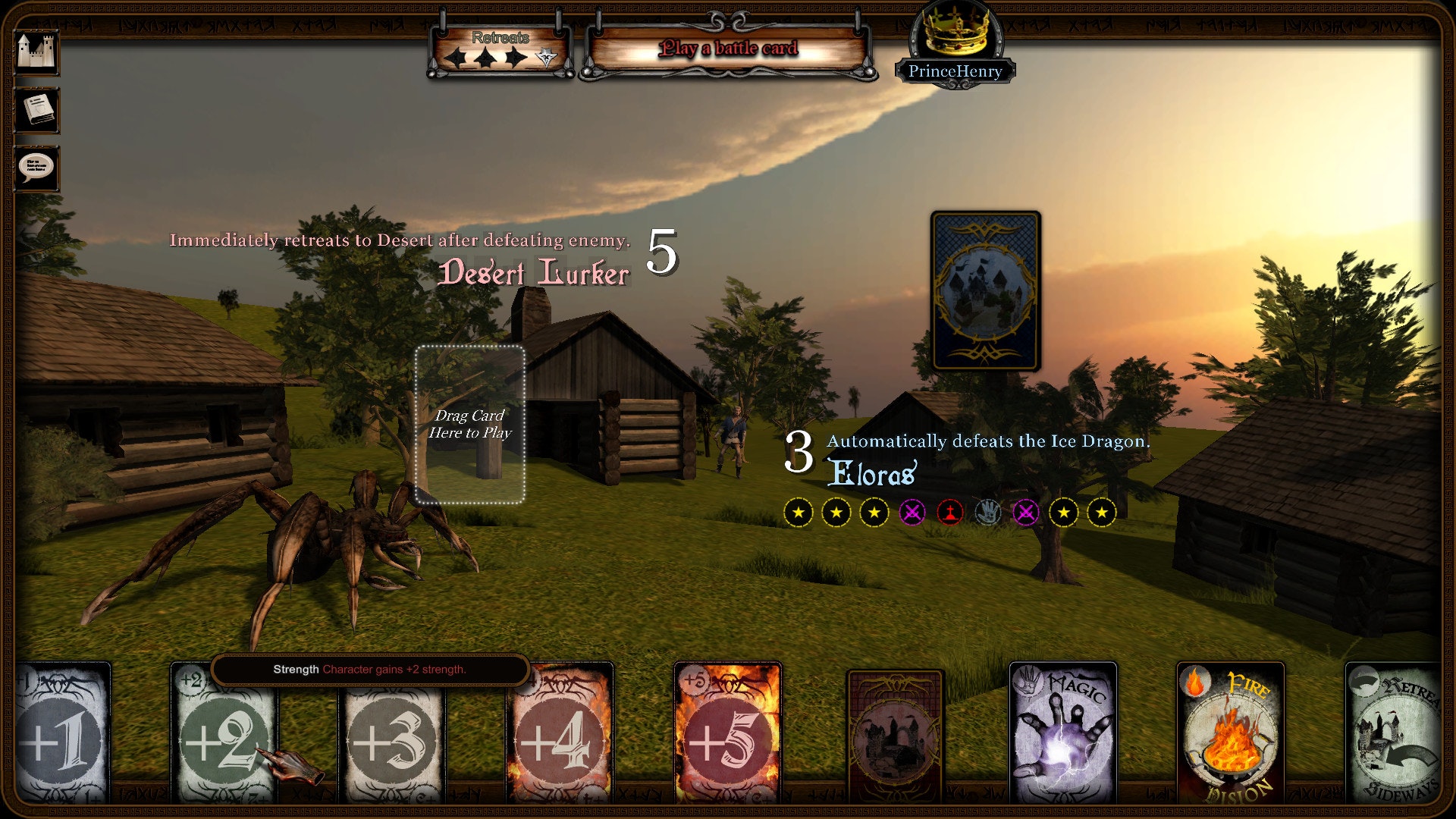Open the rulebook icon

(36, 110)
